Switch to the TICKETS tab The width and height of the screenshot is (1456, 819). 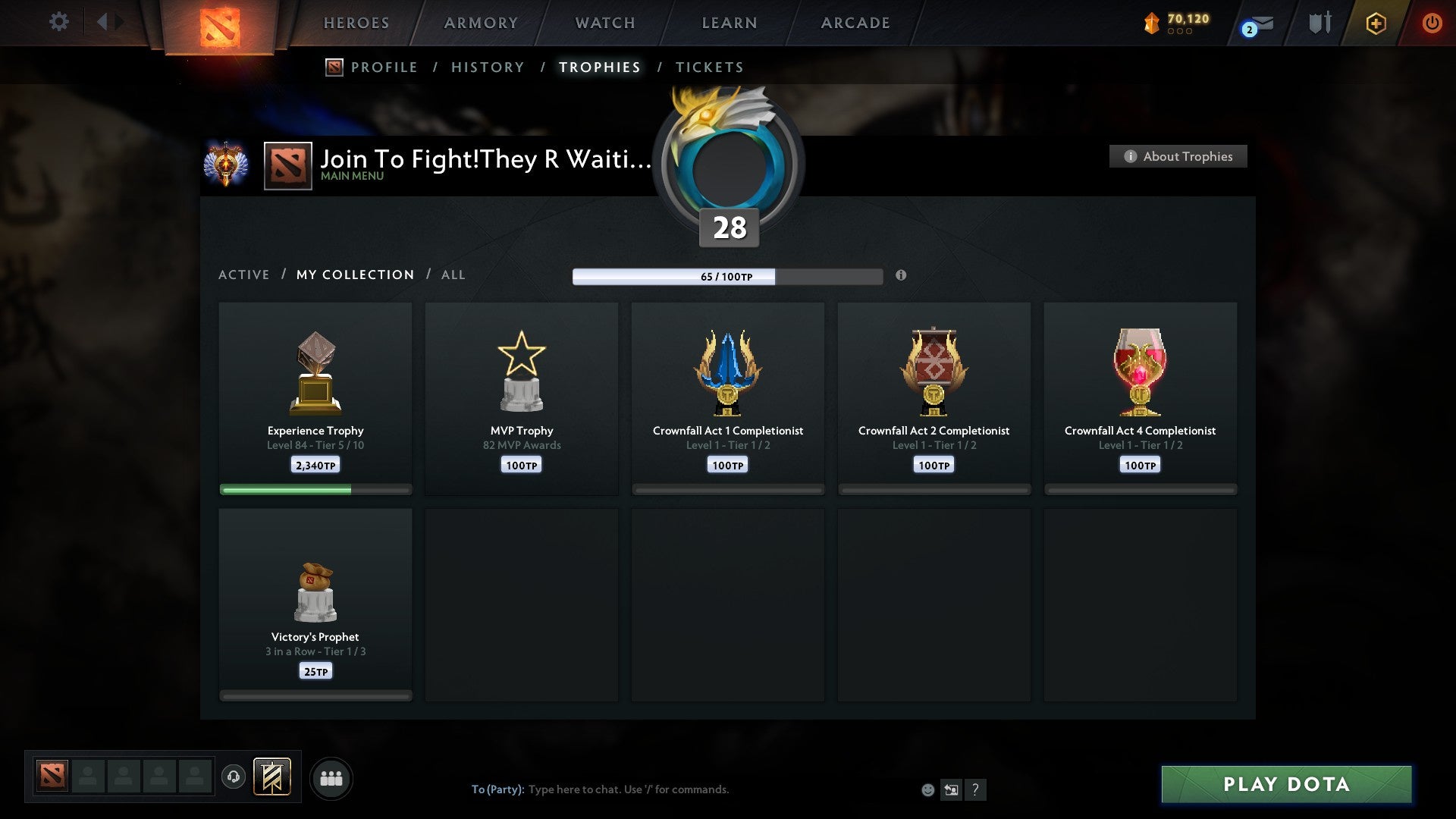pos(709,67)
